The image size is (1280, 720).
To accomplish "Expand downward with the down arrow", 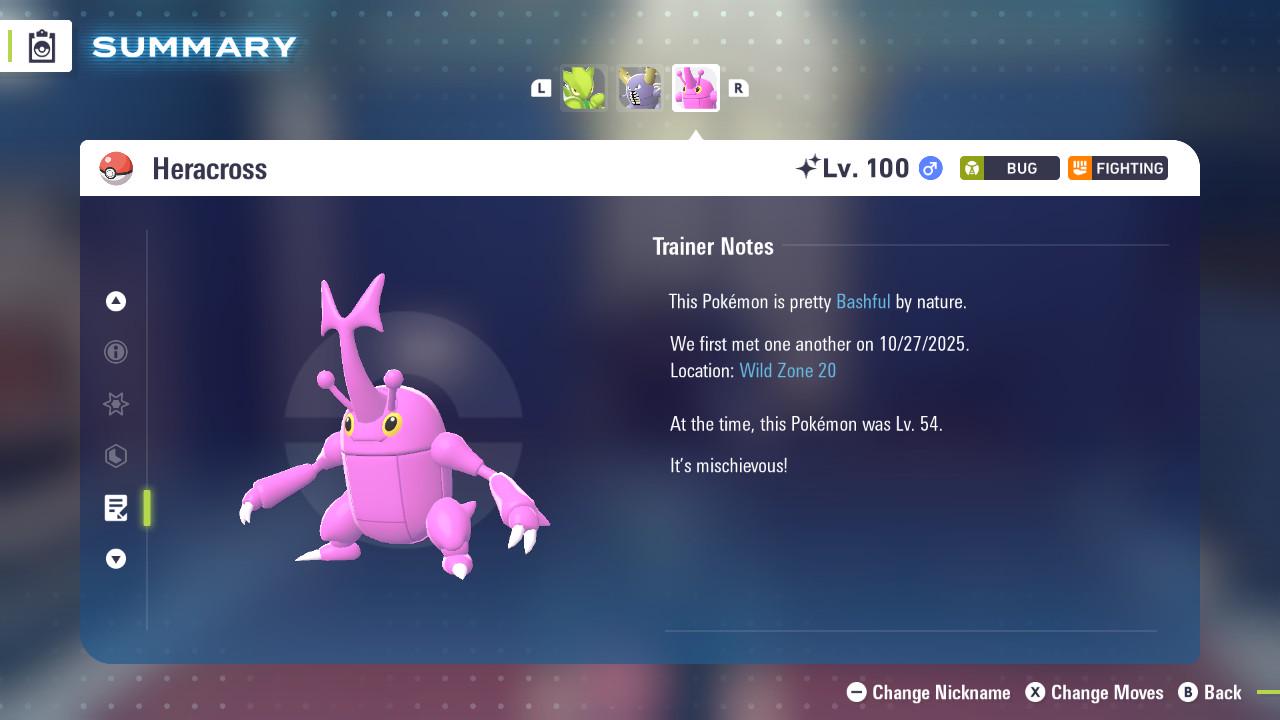I will (x=116, y=559).
